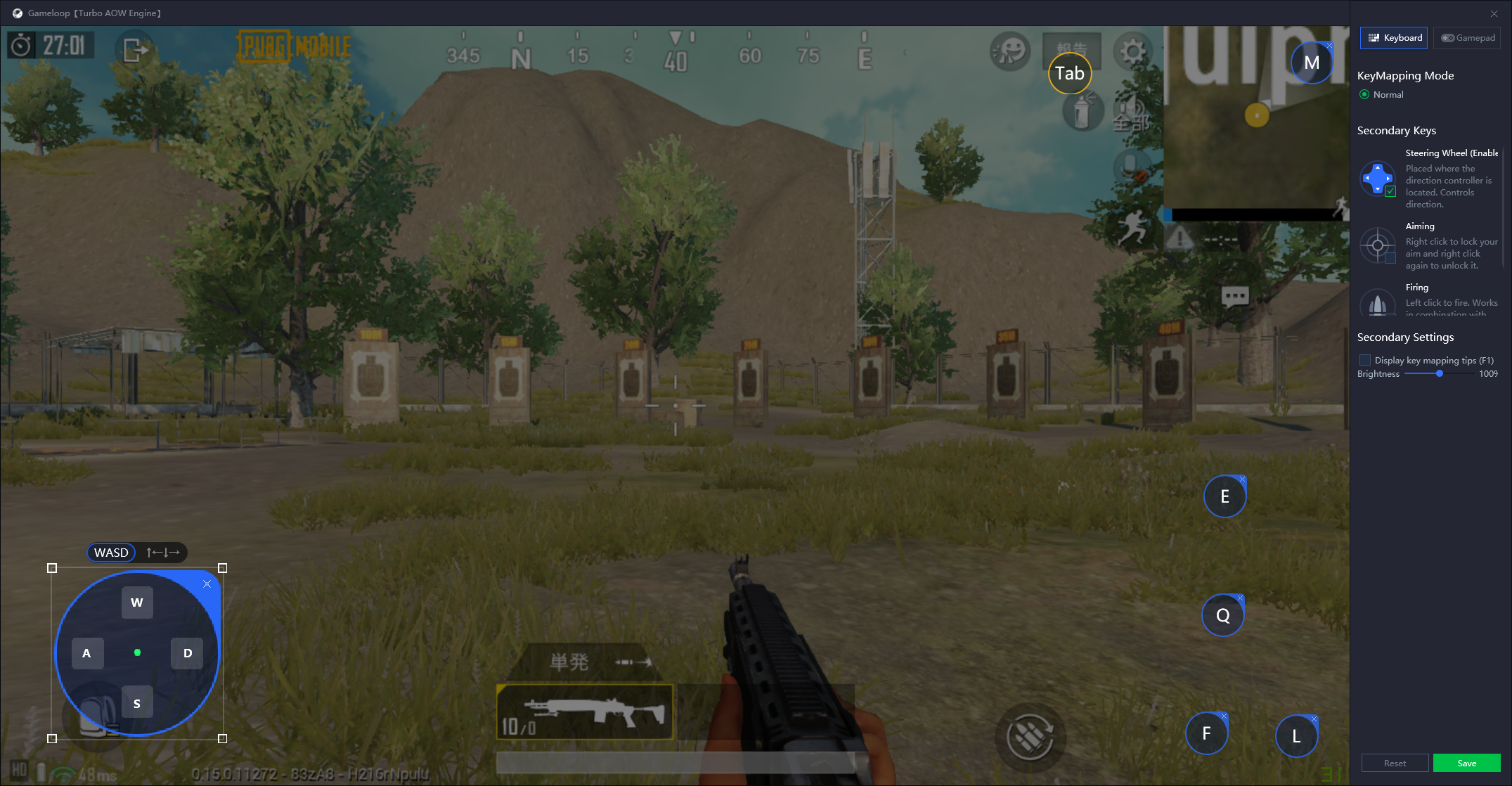This screenshot has width=1512, height=786.
Task: Select the Firing bullet icon in Secondary Keys
Action: tap(1377, 304)
